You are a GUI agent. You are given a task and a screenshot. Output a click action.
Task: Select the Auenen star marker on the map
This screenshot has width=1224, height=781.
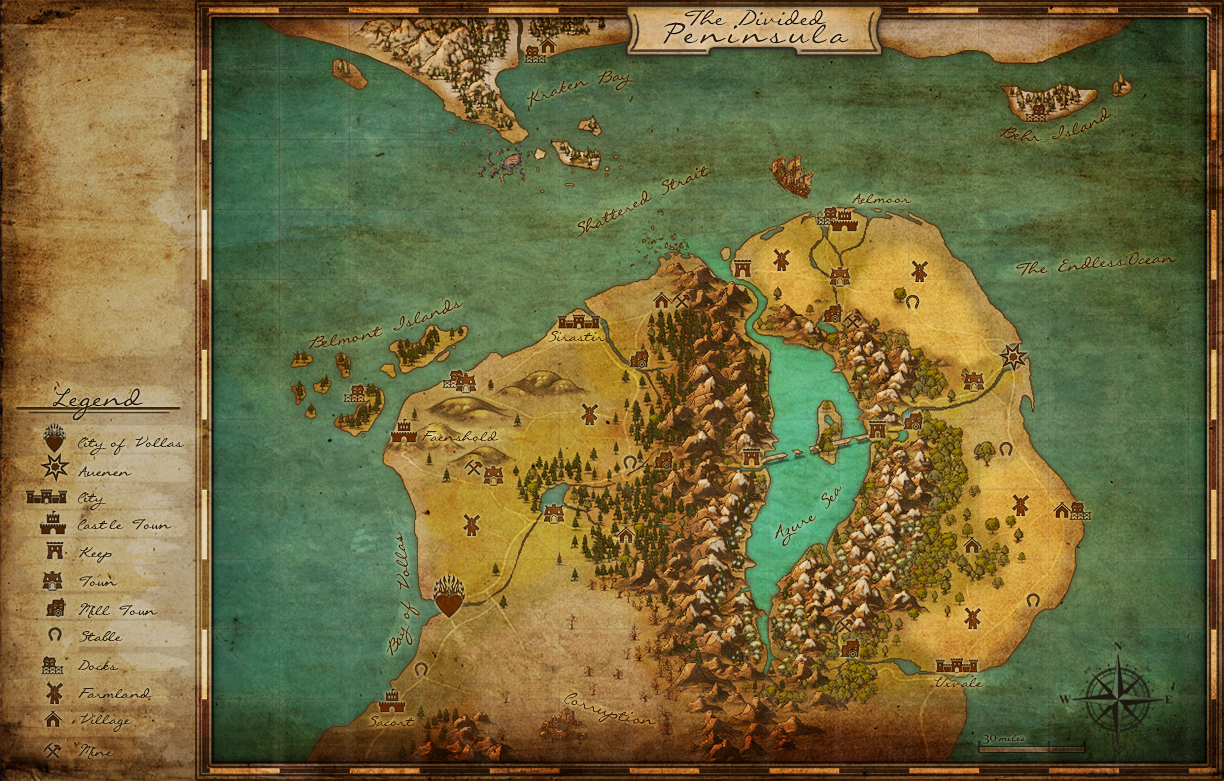point(1014,356)
